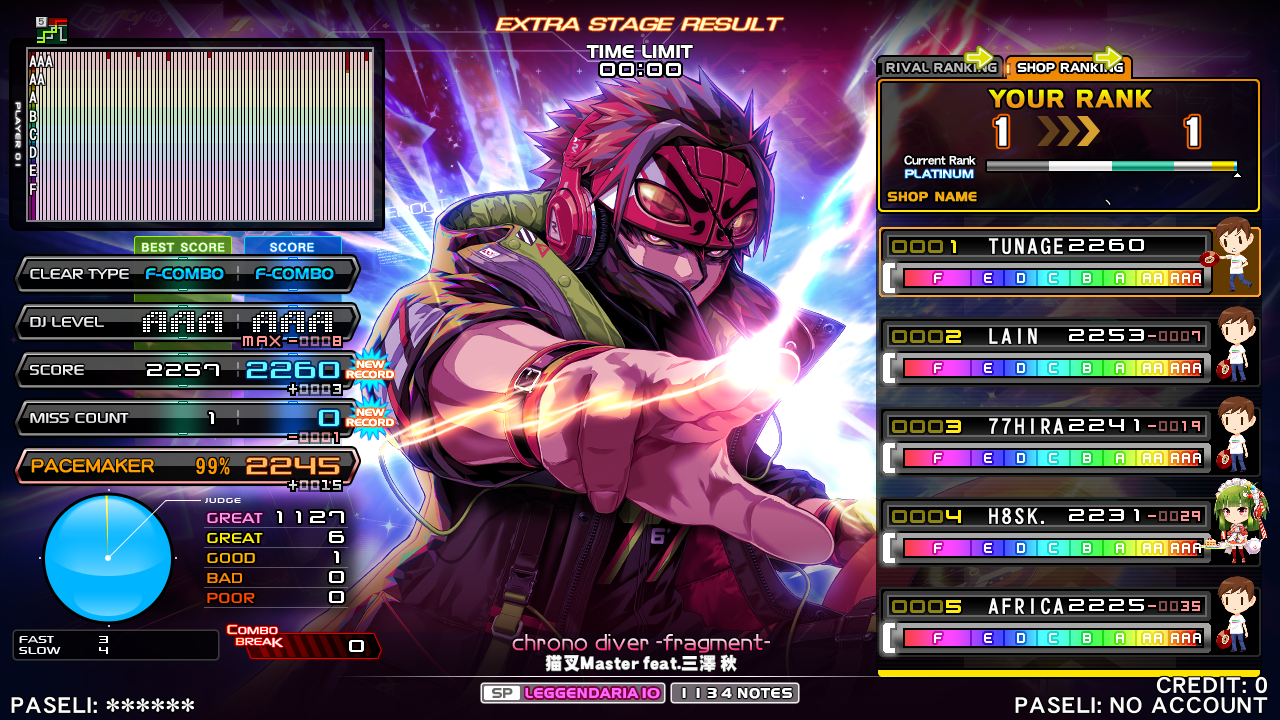Select the H8SK. ranking entry

pos(1046,531)
